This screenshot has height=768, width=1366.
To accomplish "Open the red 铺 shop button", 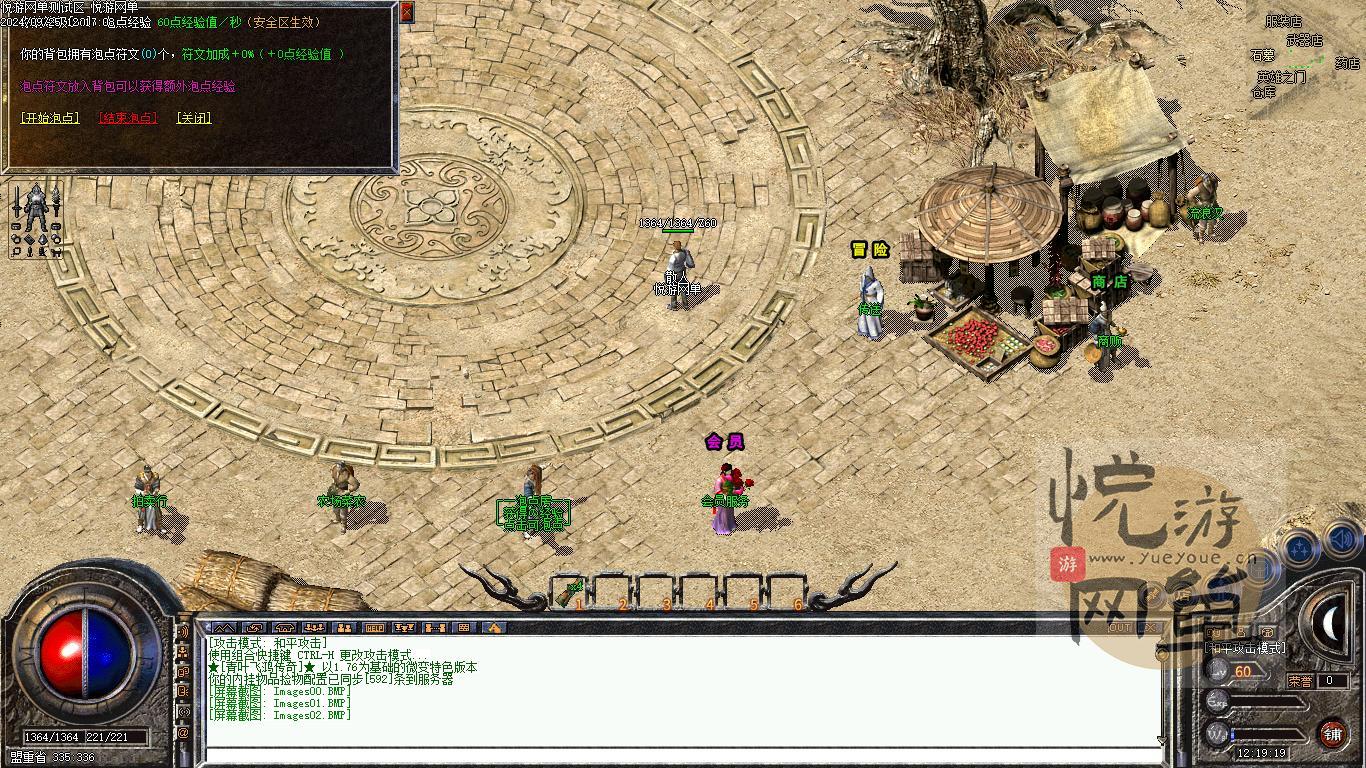I will click(1332, 735).
